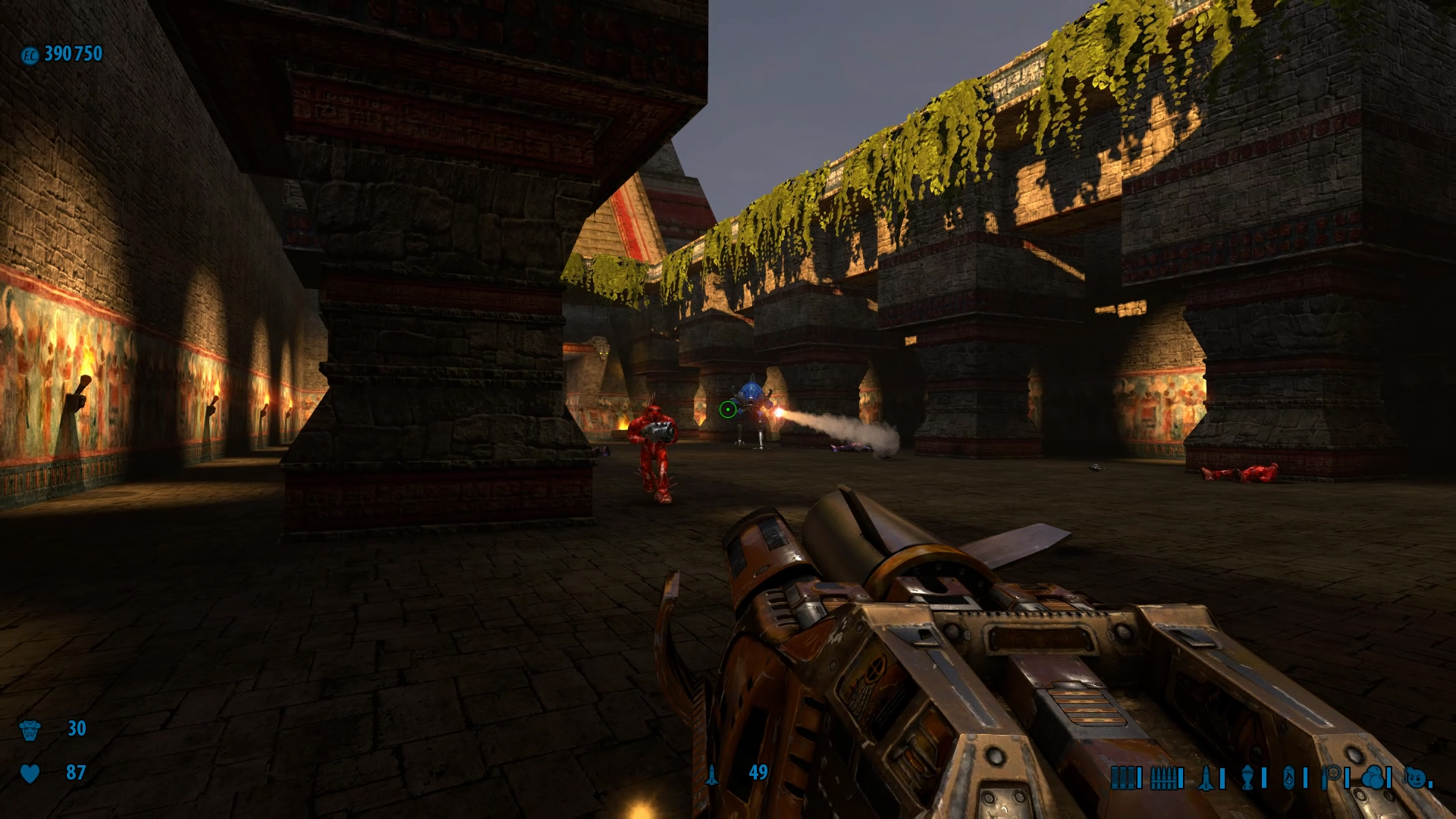
Task: Pick the grenade ammo icon
Action: (x=1247, y=778)
